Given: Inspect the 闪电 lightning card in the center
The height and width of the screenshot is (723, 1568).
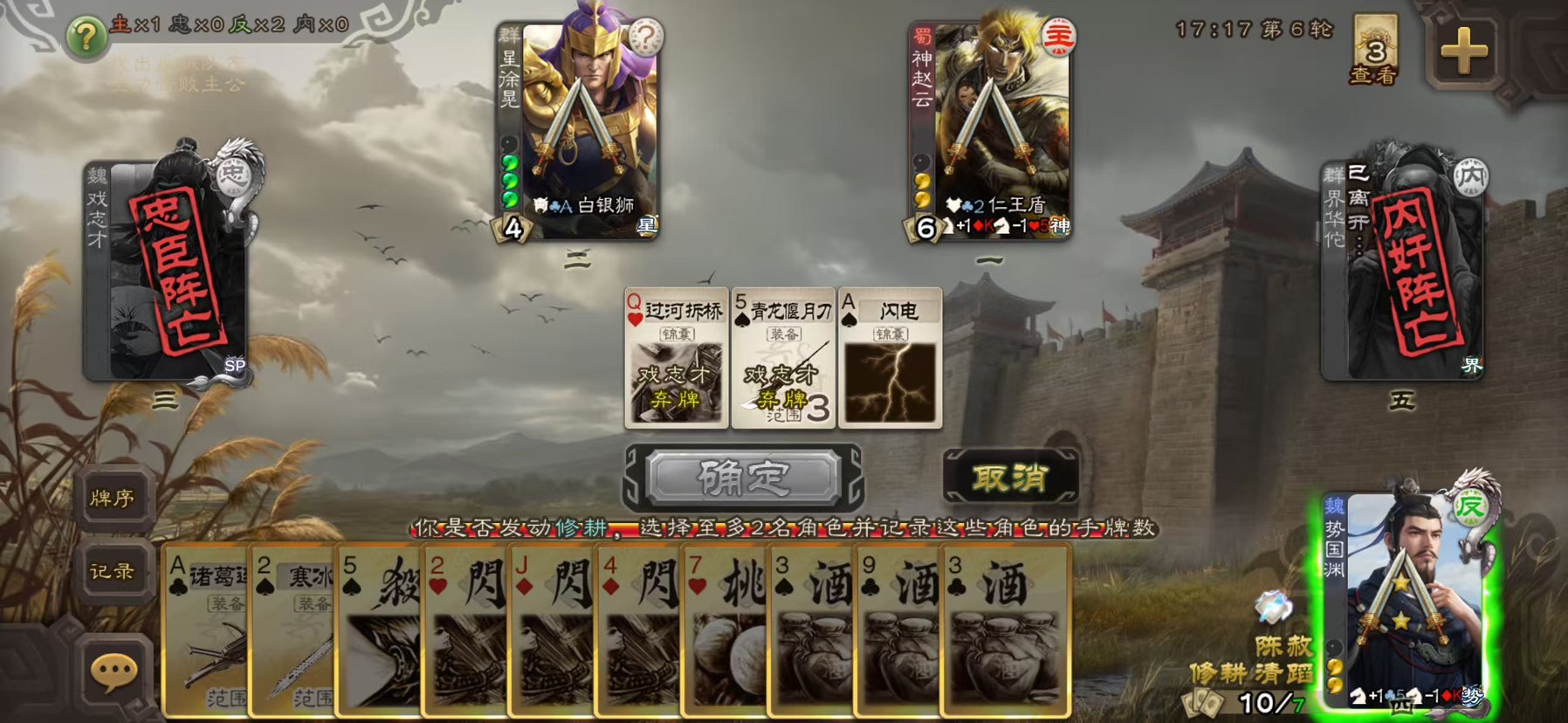Looking at the screenshot, I should point(890,358).
